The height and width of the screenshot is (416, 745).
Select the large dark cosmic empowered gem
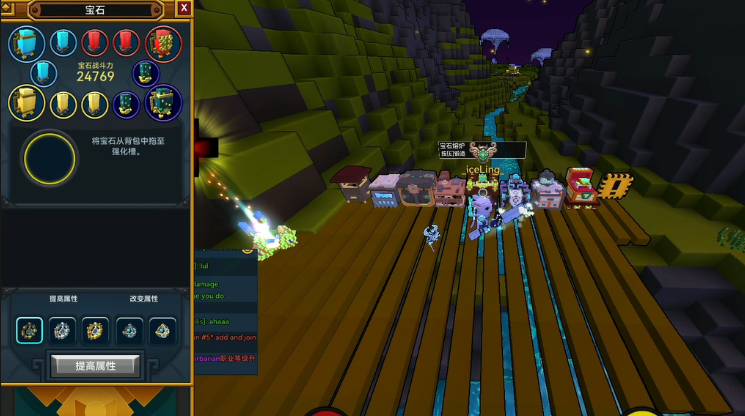(x=161, y=102)
